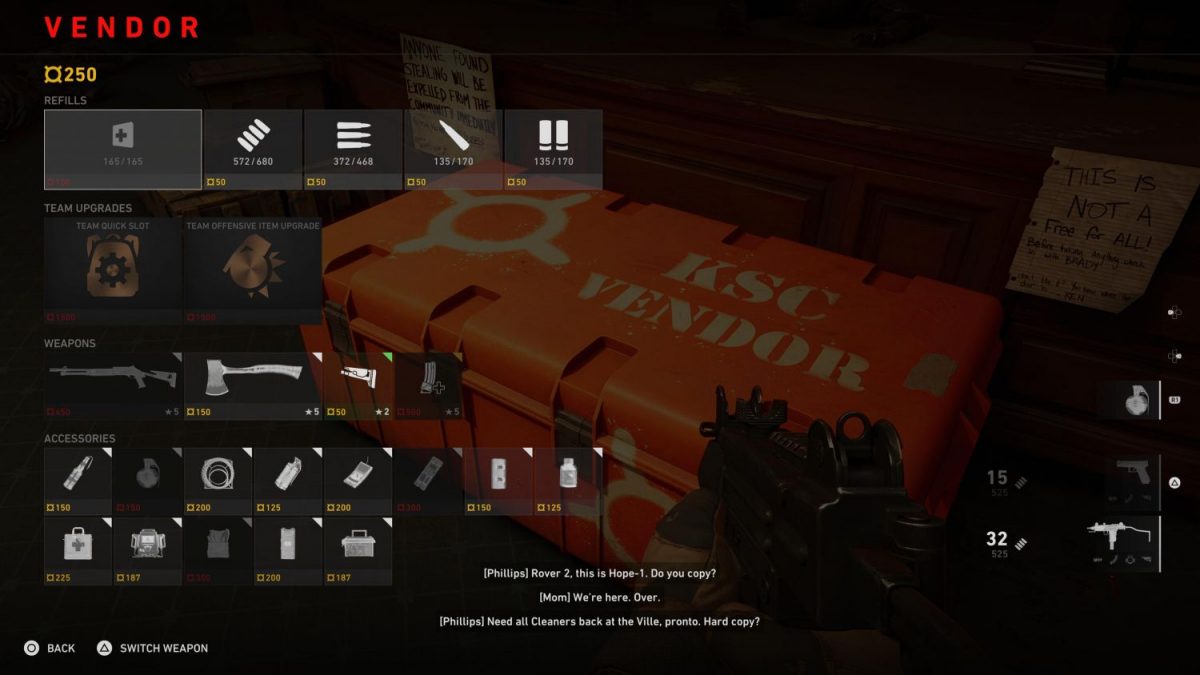Image resolution: width=1200 pixels, height=675 pixels.
Task: Buy the razor wire coil accessory
Action: pyautogui.click(x=218, y=480)
